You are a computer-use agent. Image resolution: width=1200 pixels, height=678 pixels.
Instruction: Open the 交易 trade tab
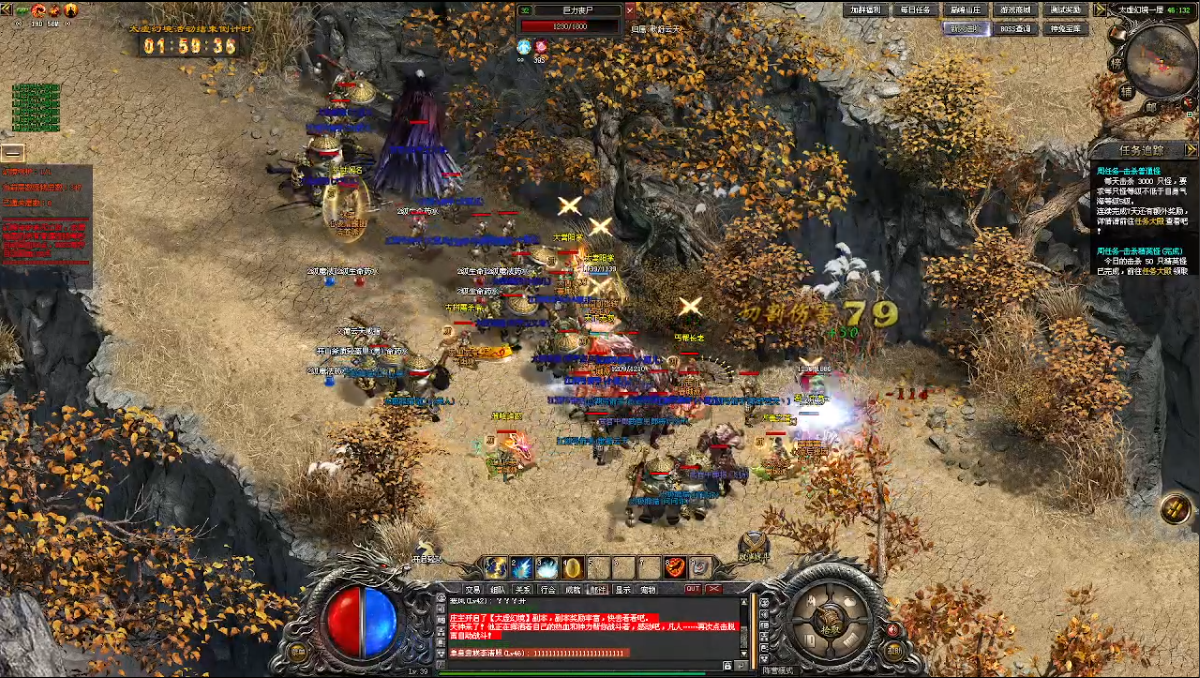(473, 590)
